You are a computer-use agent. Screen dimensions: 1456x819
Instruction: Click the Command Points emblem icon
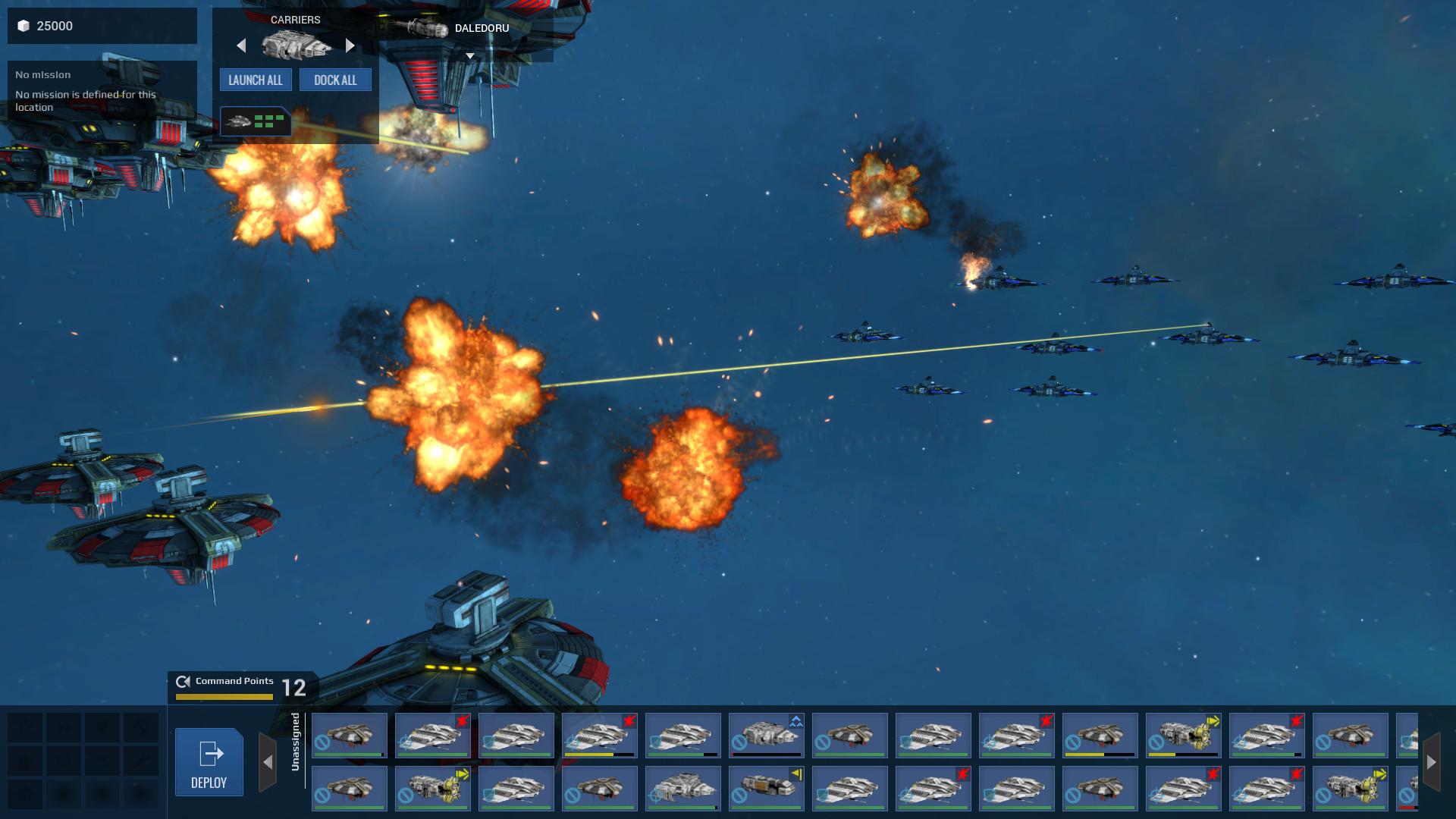181,682
